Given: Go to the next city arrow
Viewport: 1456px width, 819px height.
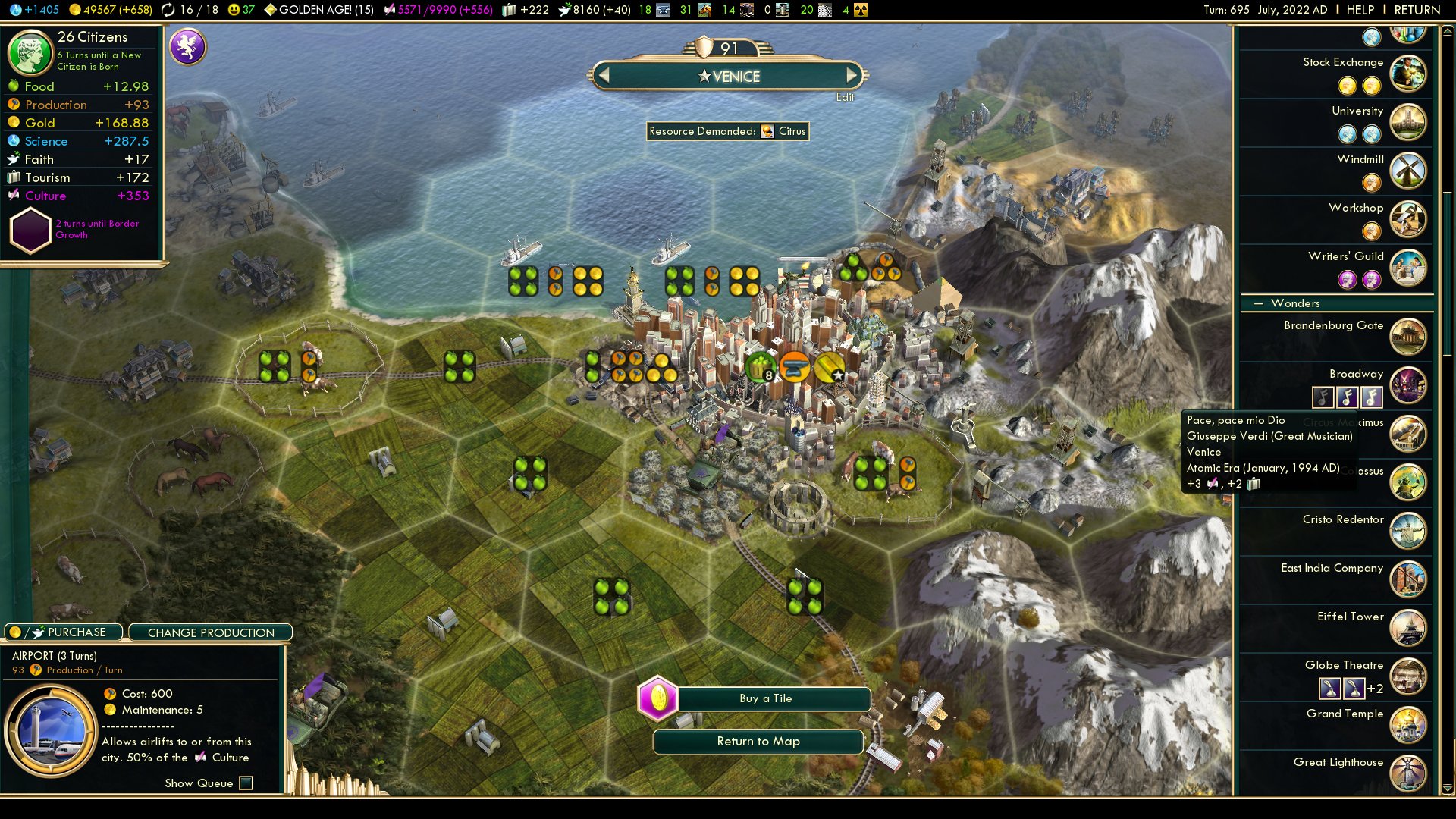Looking at the screenshot, I should pyautogui.click(x=852, y=75).
